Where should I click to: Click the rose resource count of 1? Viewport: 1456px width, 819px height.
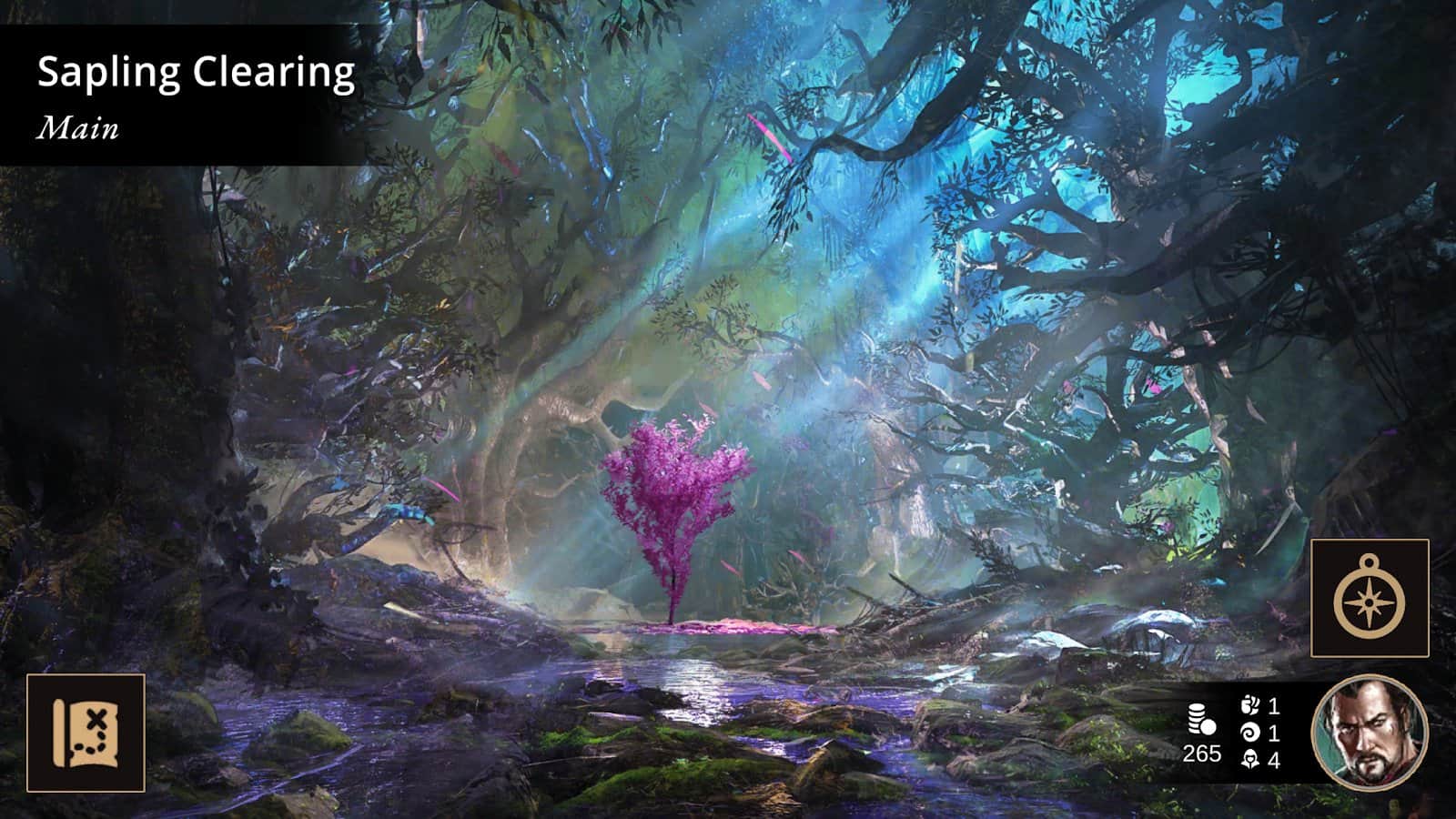tap(1274, 708)
